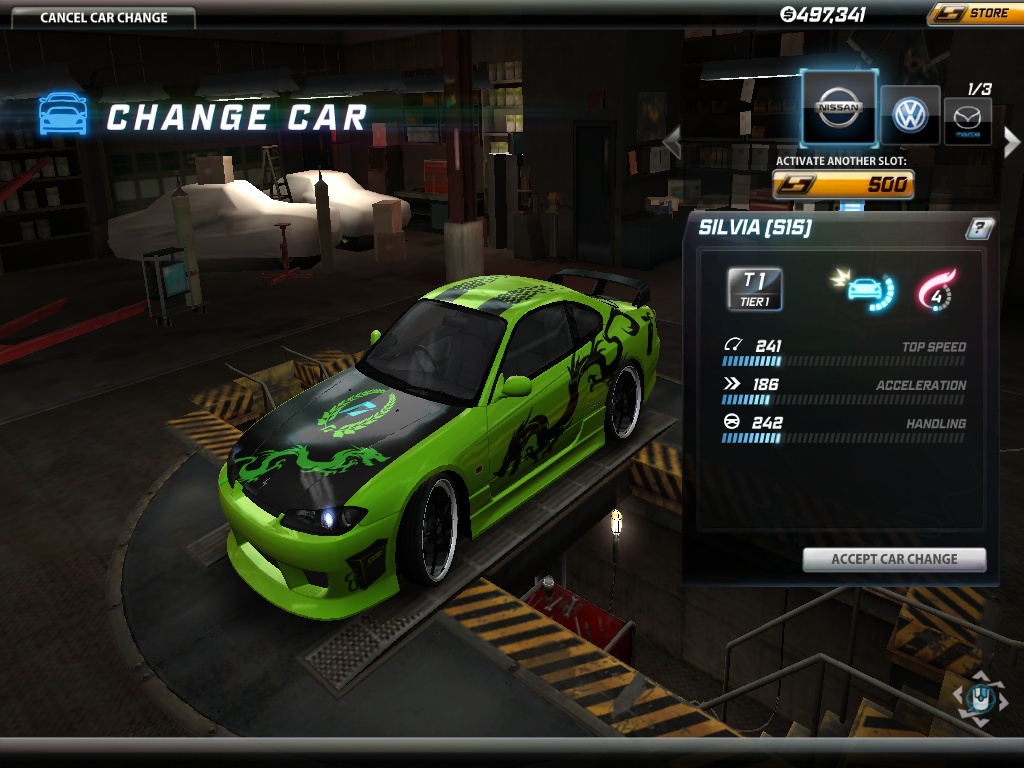This screenshot has width=1024, height=768.
Task: Choose the Volkswagen car slot
Action: [910, 115]
